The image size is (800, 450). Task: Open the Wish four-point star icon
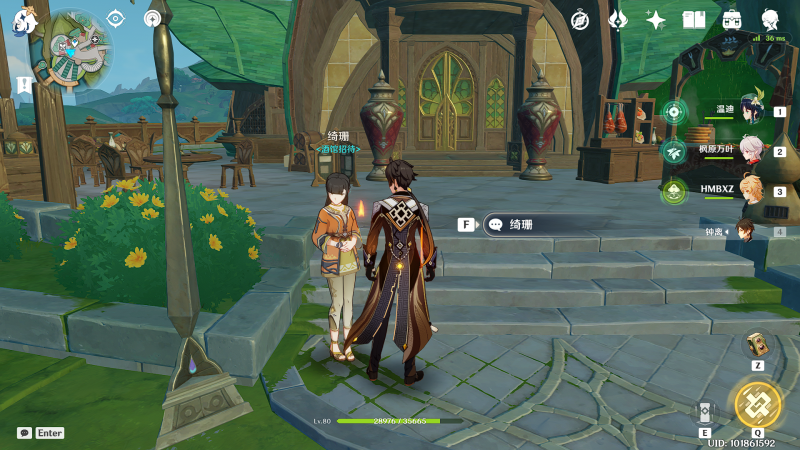point(656,19)
